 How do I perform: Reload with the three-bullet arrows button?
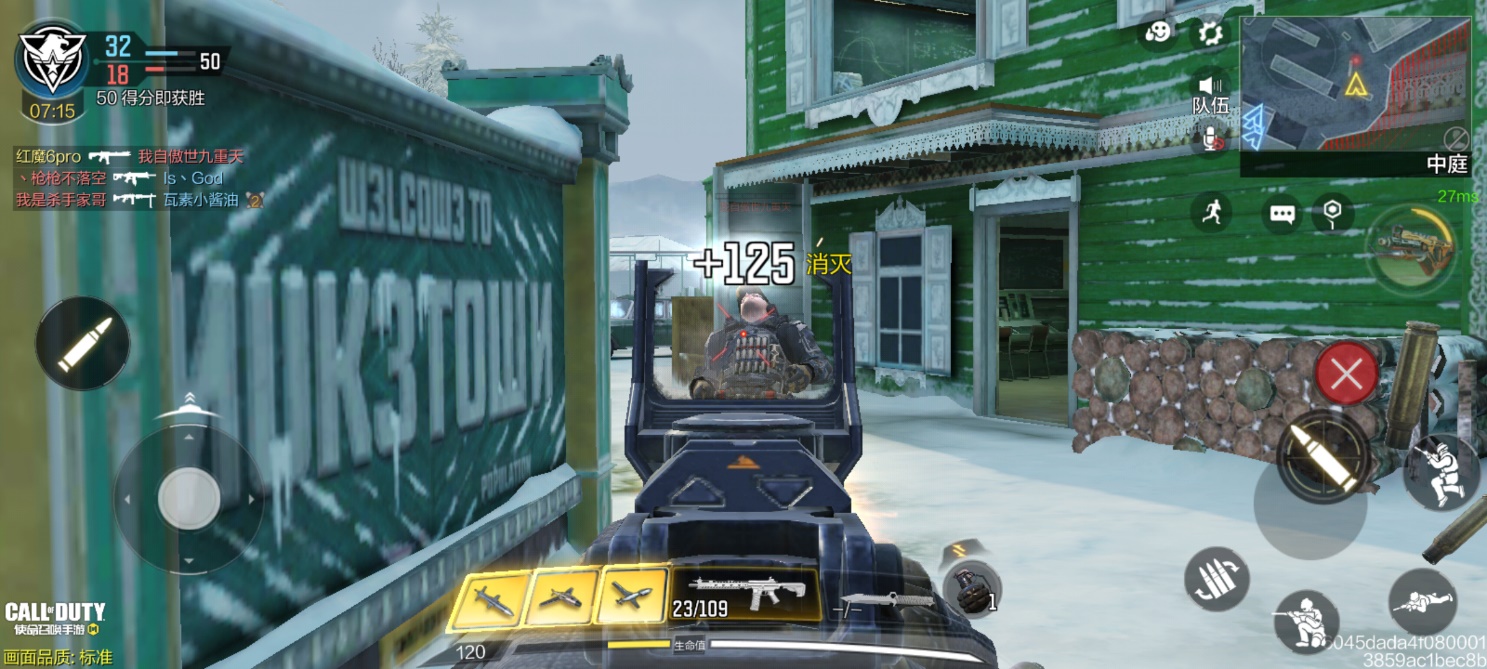tap(1216, 579)
